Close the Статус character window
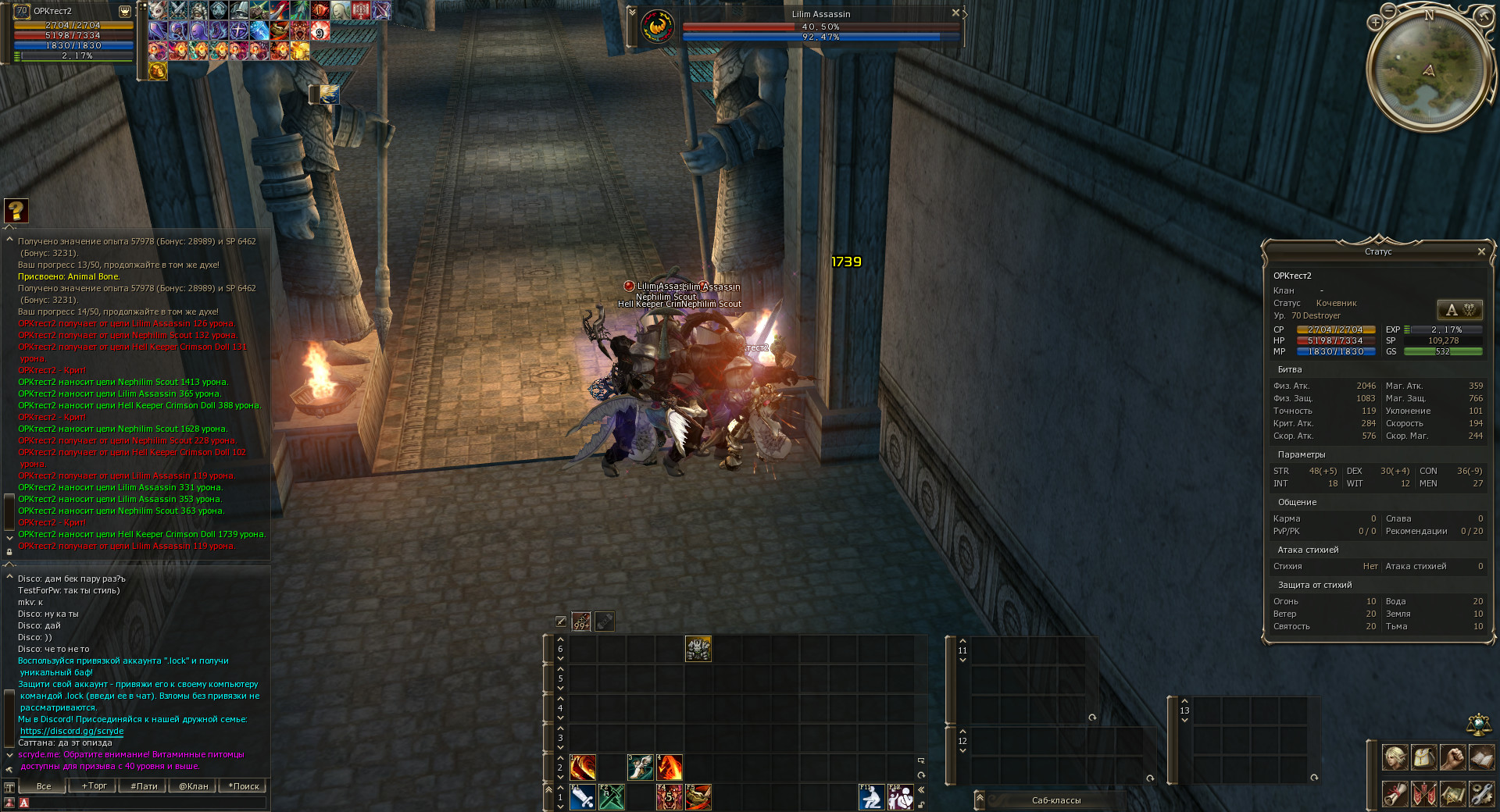The width and height of the screenshot is (1500, 812). (x=1481, y=251)
